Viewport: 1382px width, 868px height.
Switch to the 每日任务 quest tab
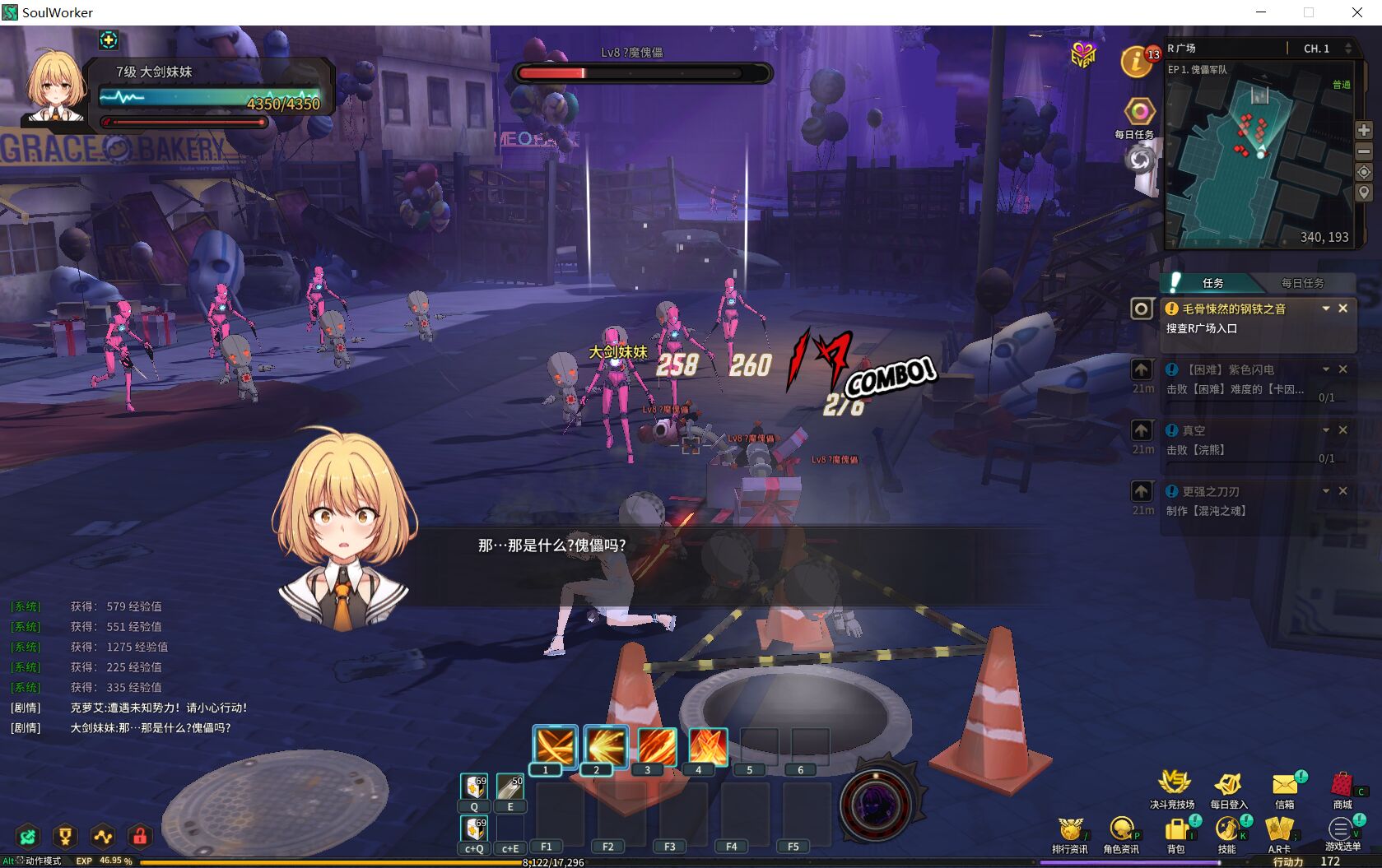[x=1302, y=283]
